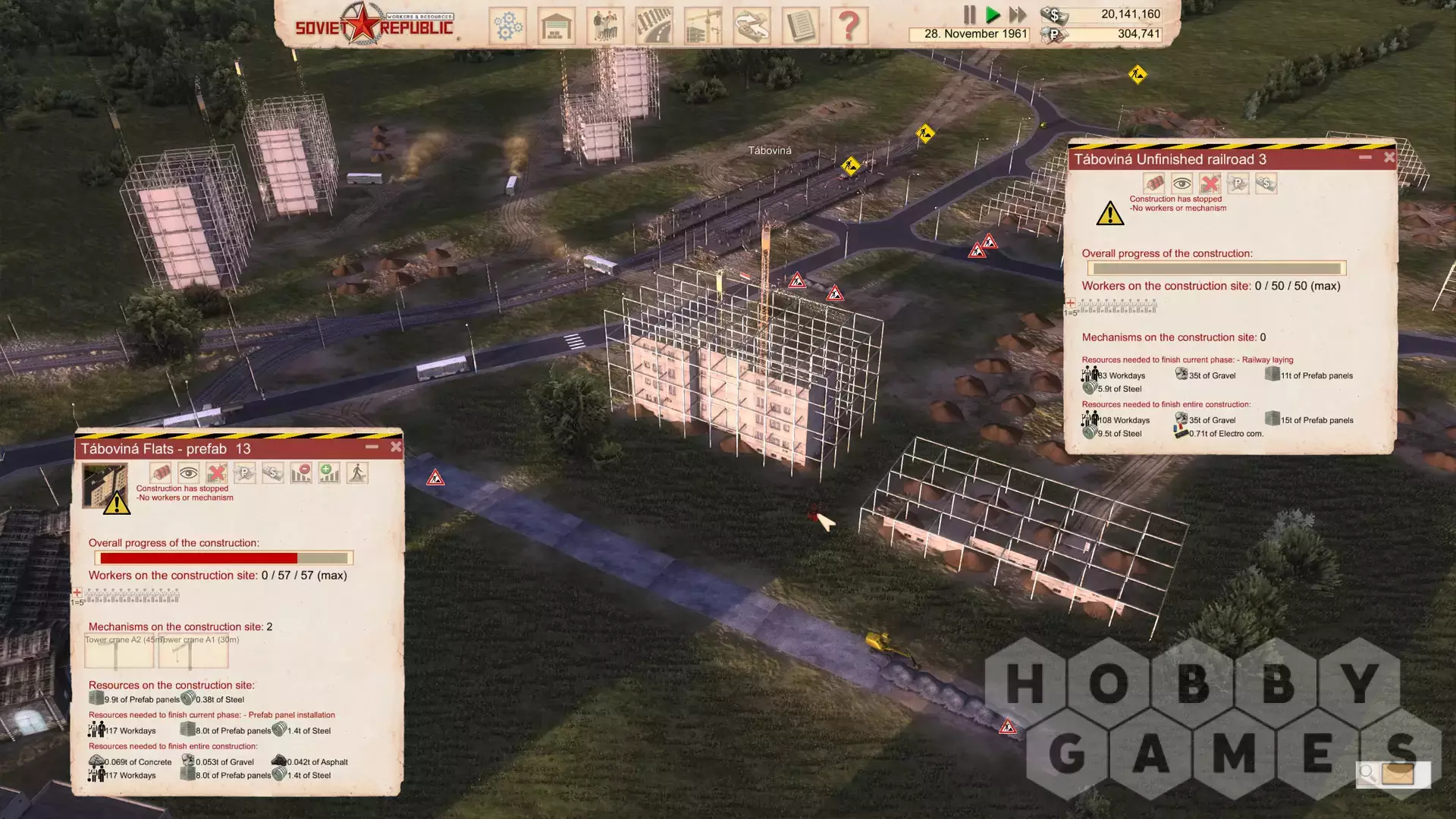1456x819 pixels.
Task: Click the green plus bars icon in Flats window
Action: pos(329,473)
